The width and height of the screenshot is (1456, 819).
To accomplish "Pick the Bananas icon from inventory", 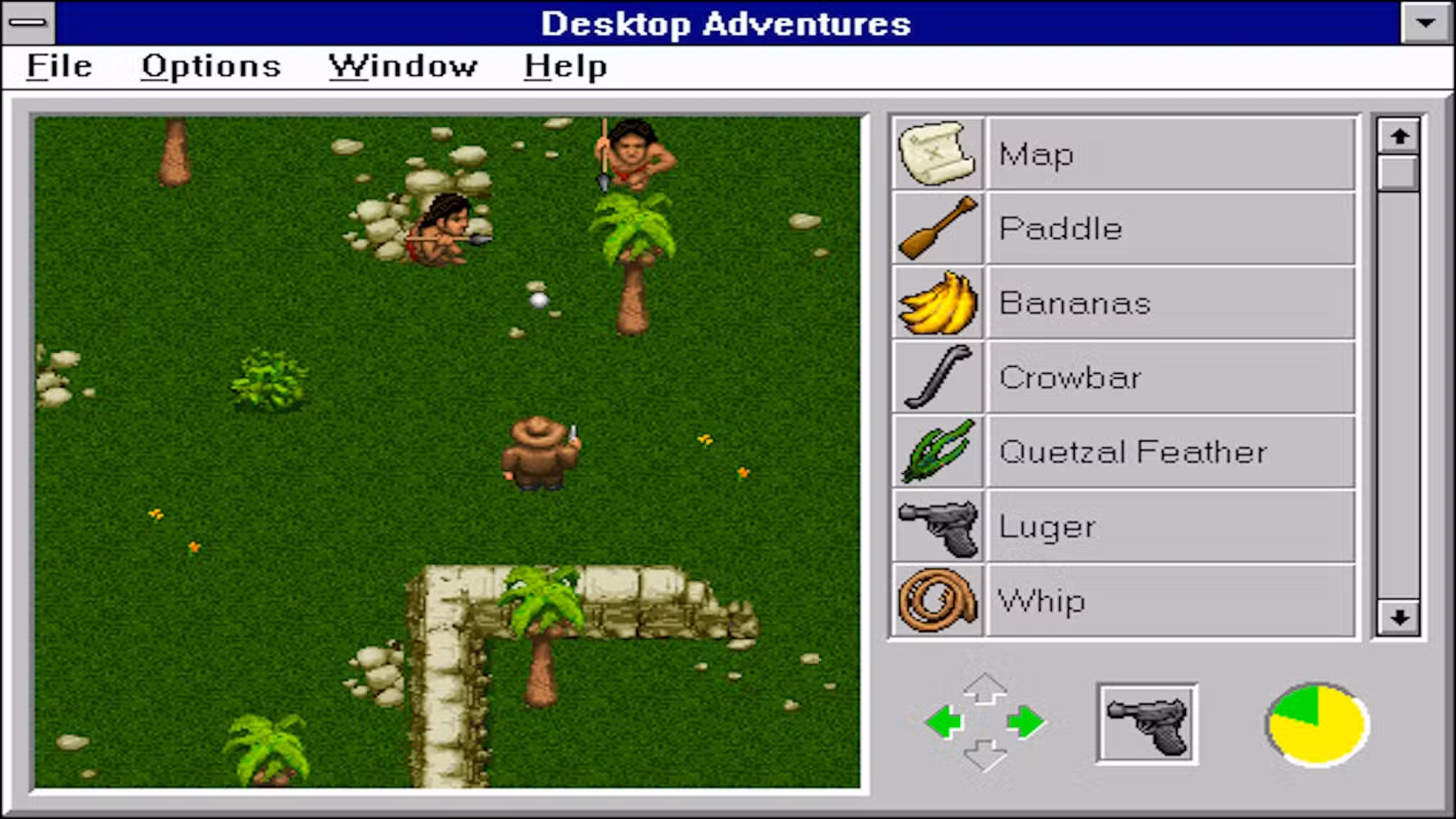I will [937, 303].
